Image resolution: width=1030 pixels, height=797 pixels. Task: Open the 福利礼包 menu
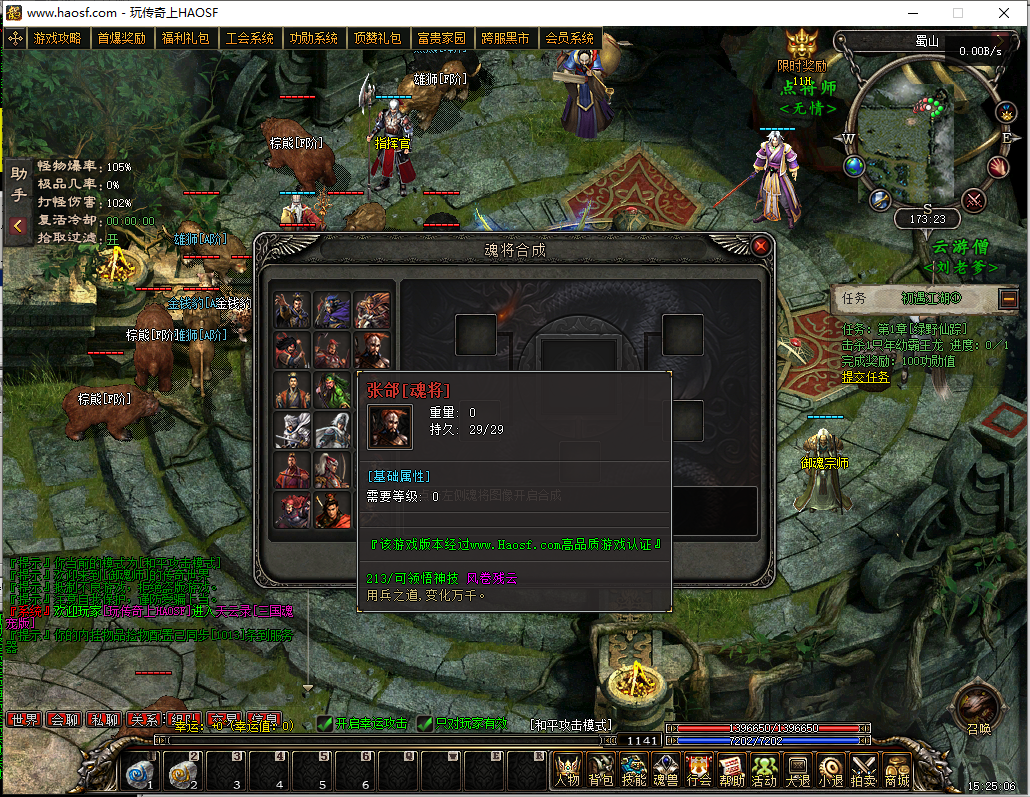tap(185, 39)
